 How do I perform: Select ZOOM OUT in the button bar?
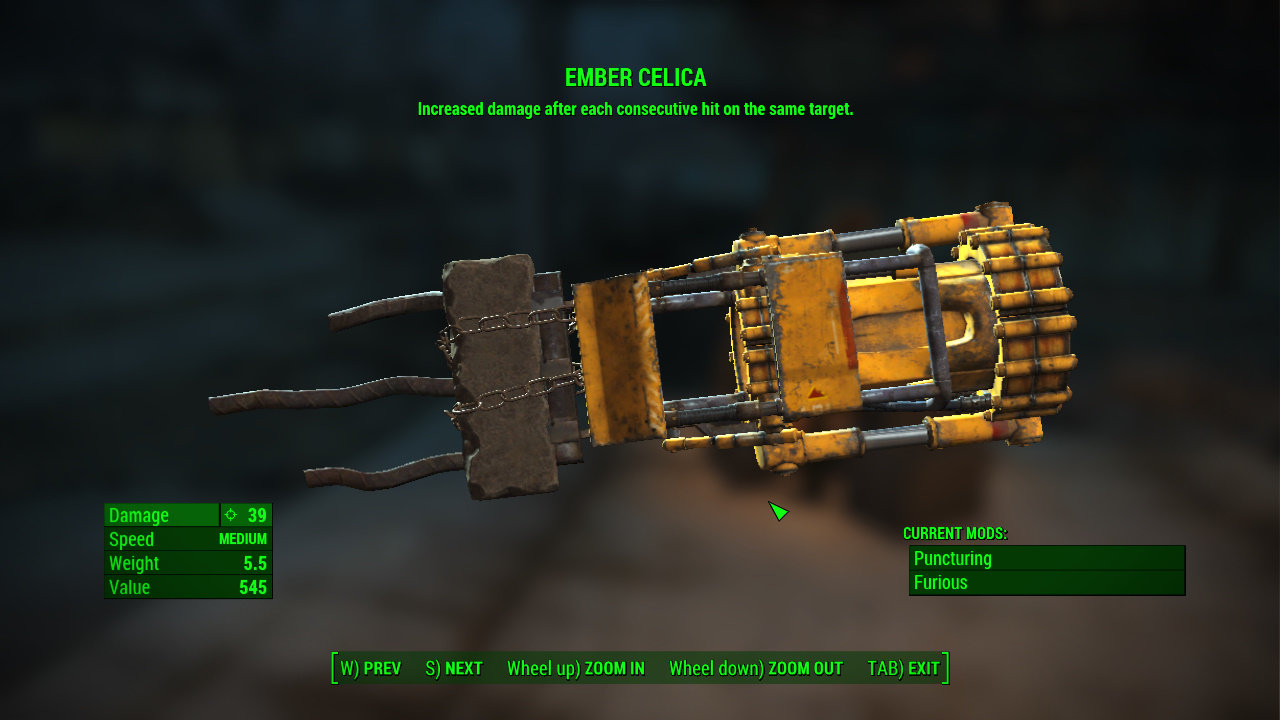pyautogui.click(x=756, y=668)
